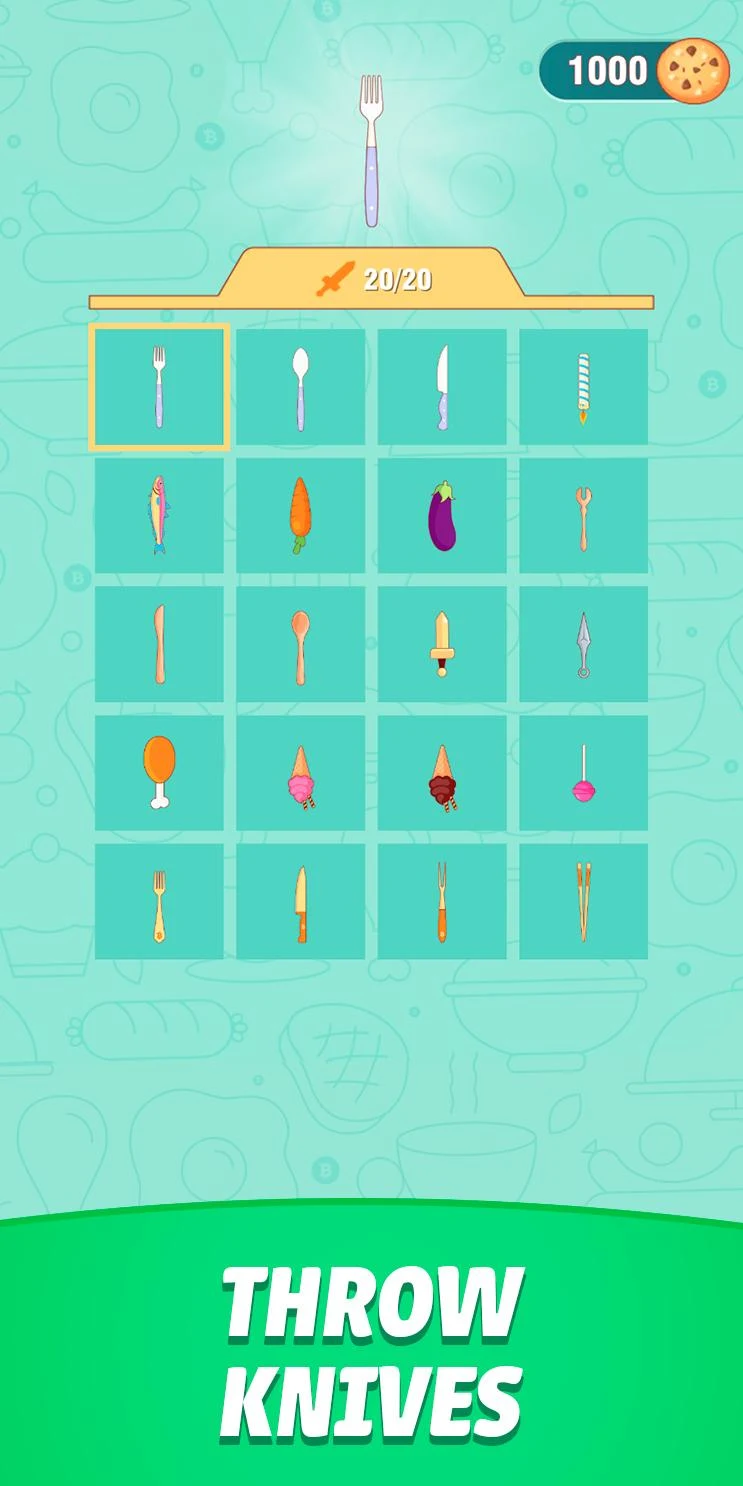Choose the colorful fish skin
Image resolution: width=743 pixels, height=1486 pixels.
coord(159,515)
